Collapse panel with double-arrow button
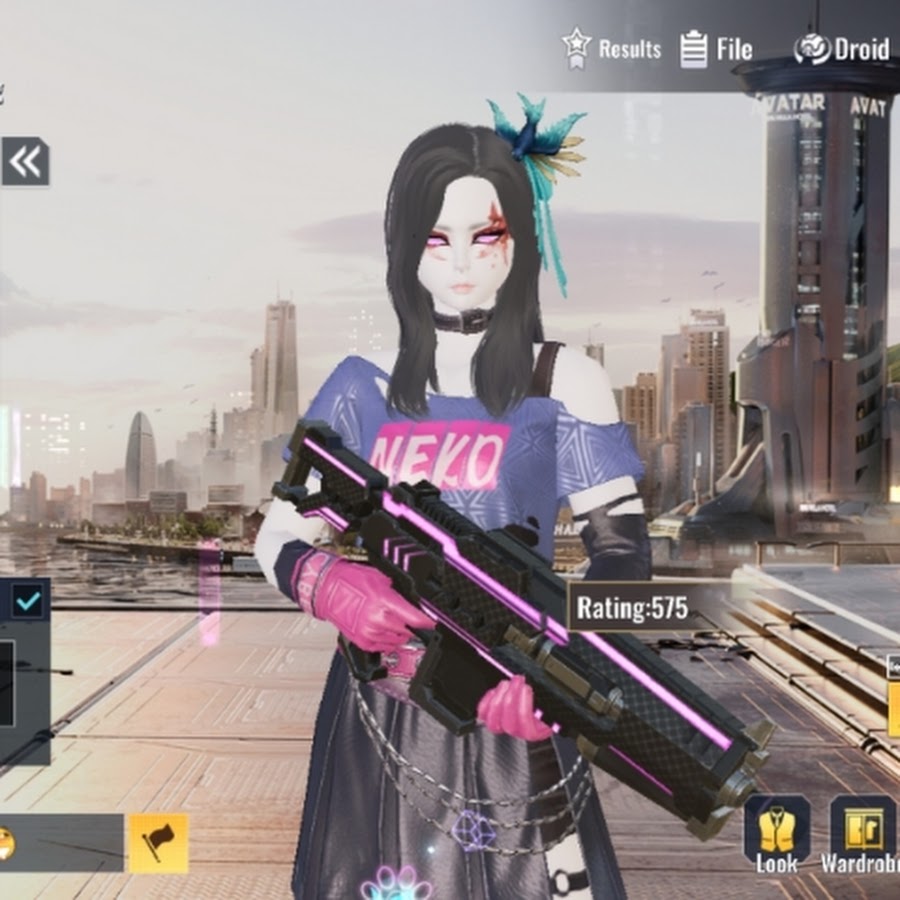 (25, 162)
